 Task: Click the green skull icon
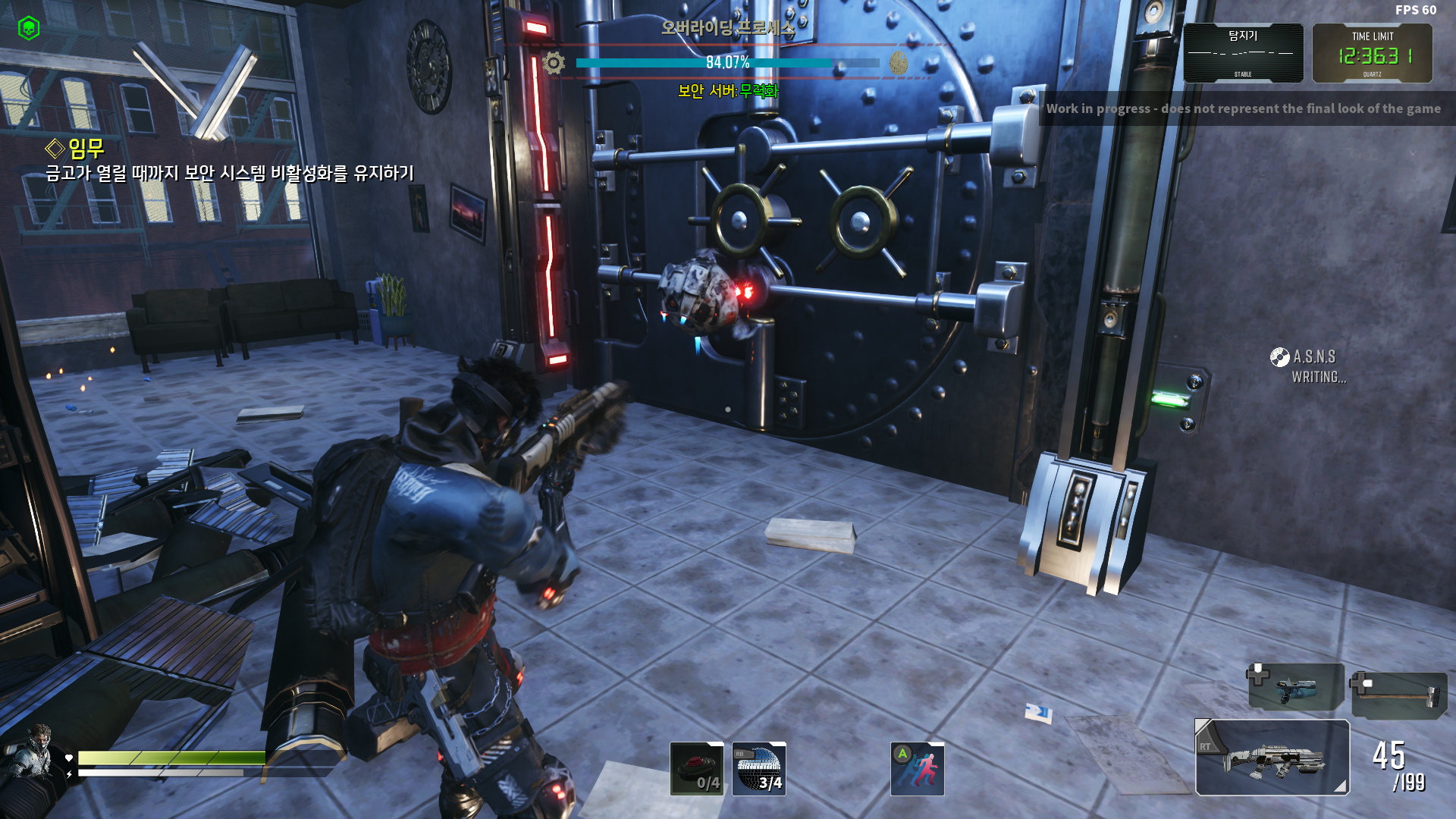(x=29, y=28)
